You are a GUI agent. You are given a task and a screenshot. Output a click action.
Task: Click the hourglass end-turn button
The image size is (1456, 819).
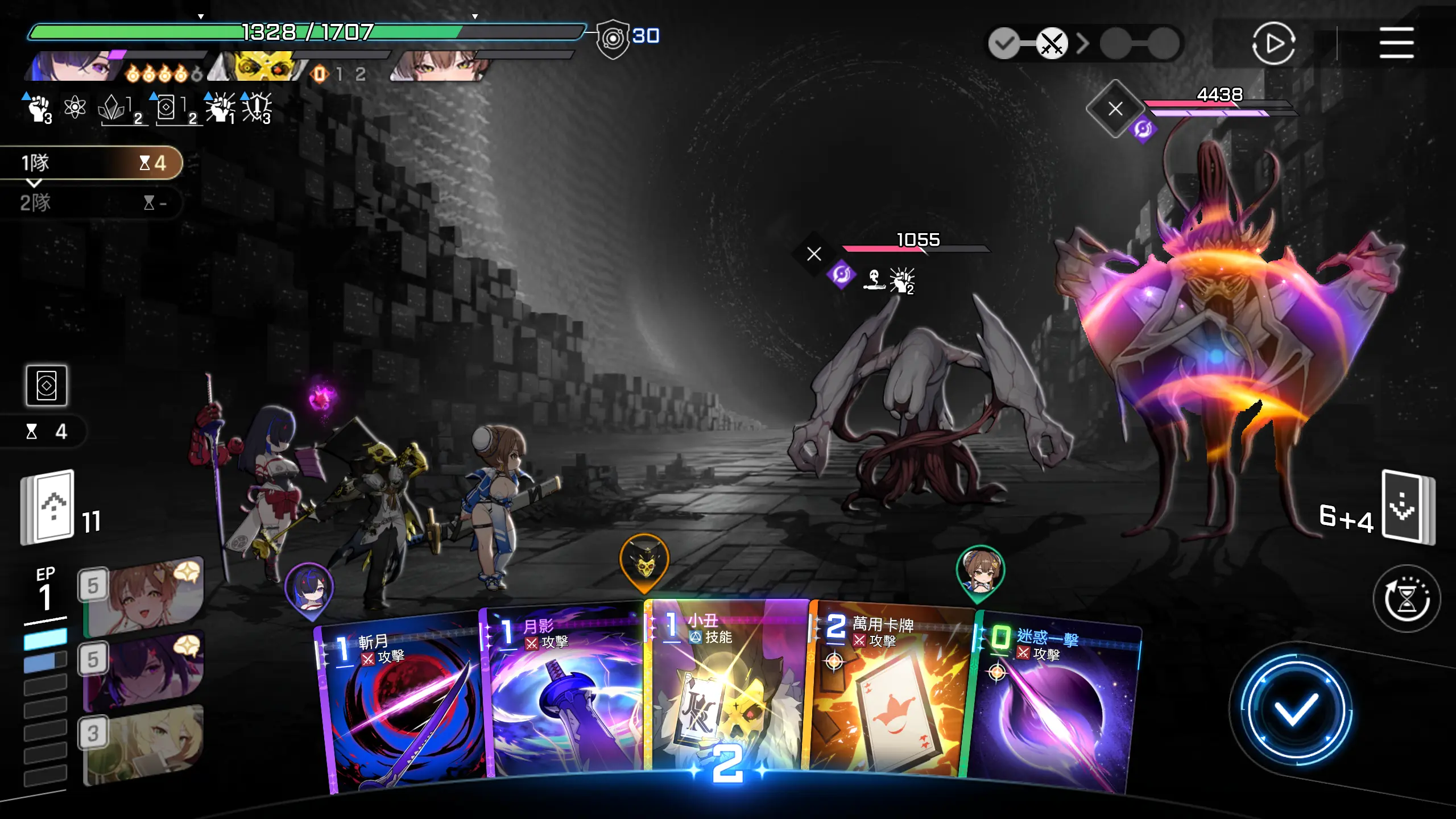click(x=1406, y=598)
